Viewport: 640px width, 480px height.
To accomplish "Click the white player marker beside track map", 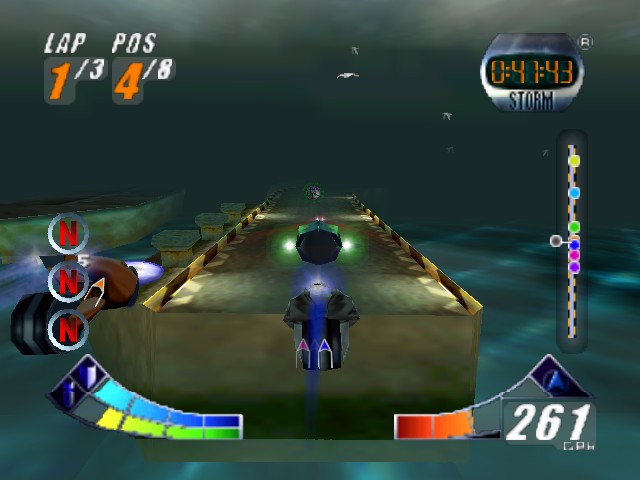I will coord(556,241).
